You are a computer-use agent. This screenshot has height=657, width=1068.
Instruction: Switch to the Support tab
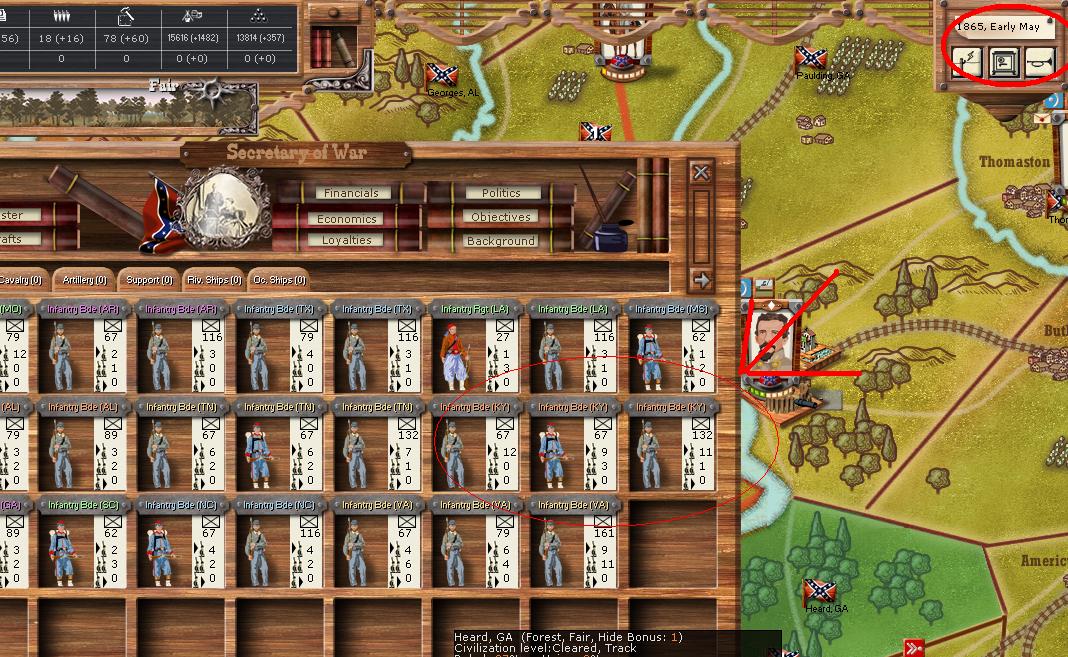[x=149, y=280]
